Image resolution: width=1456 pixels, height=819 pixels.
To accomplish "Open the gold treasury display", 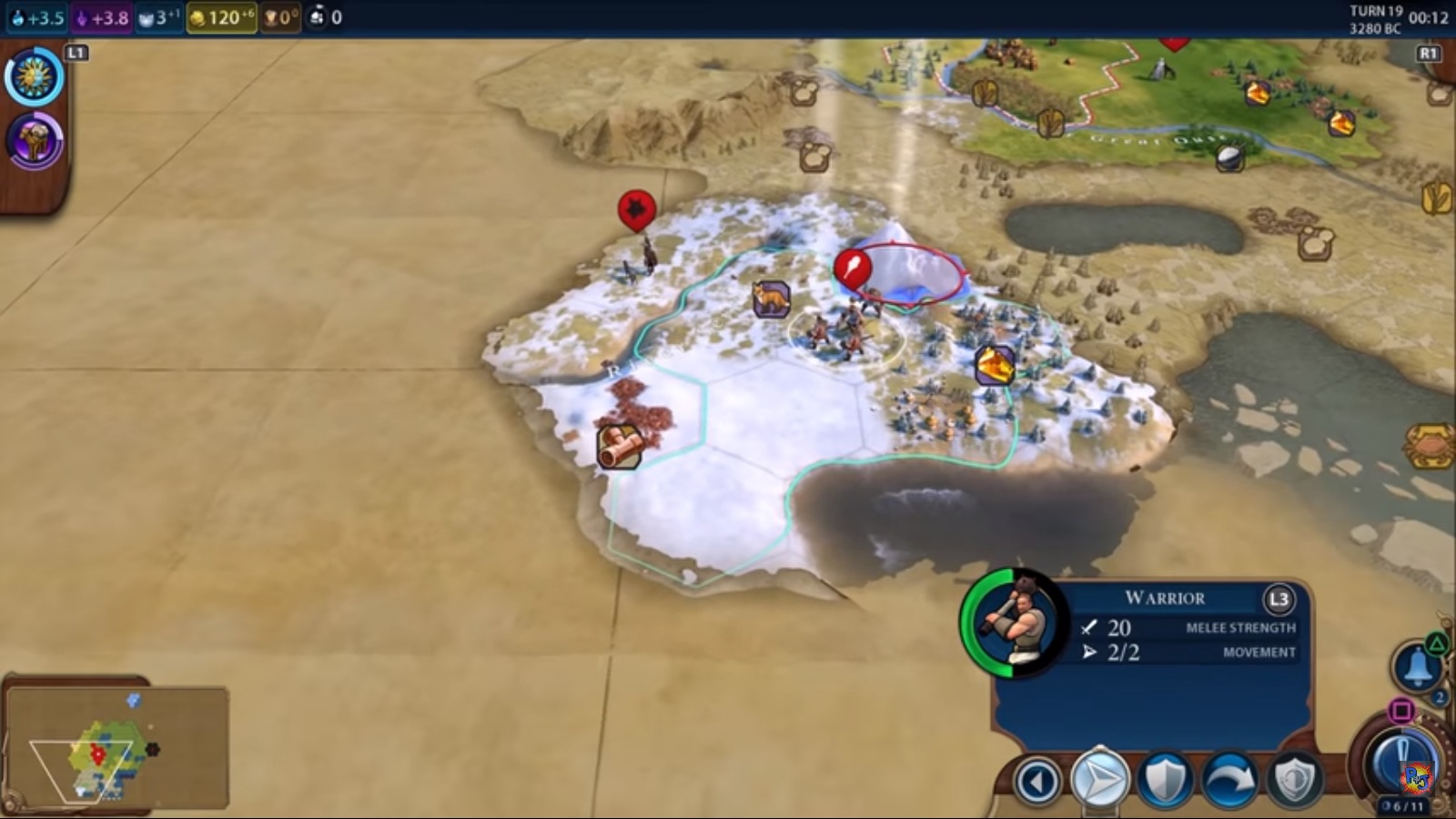I will (221, 17).
